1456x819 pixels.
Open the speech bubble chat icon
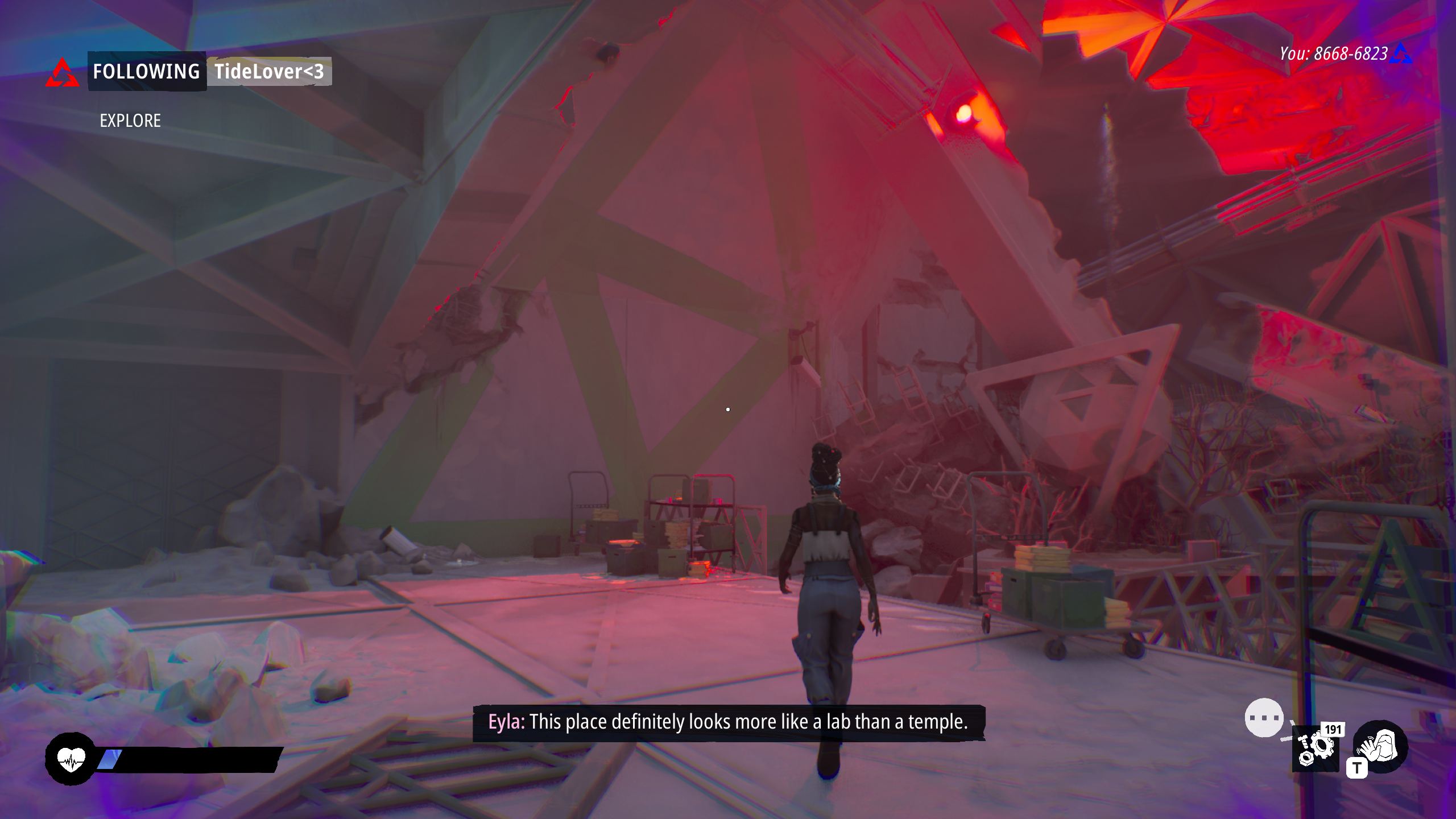click(x=1264, y=718)
